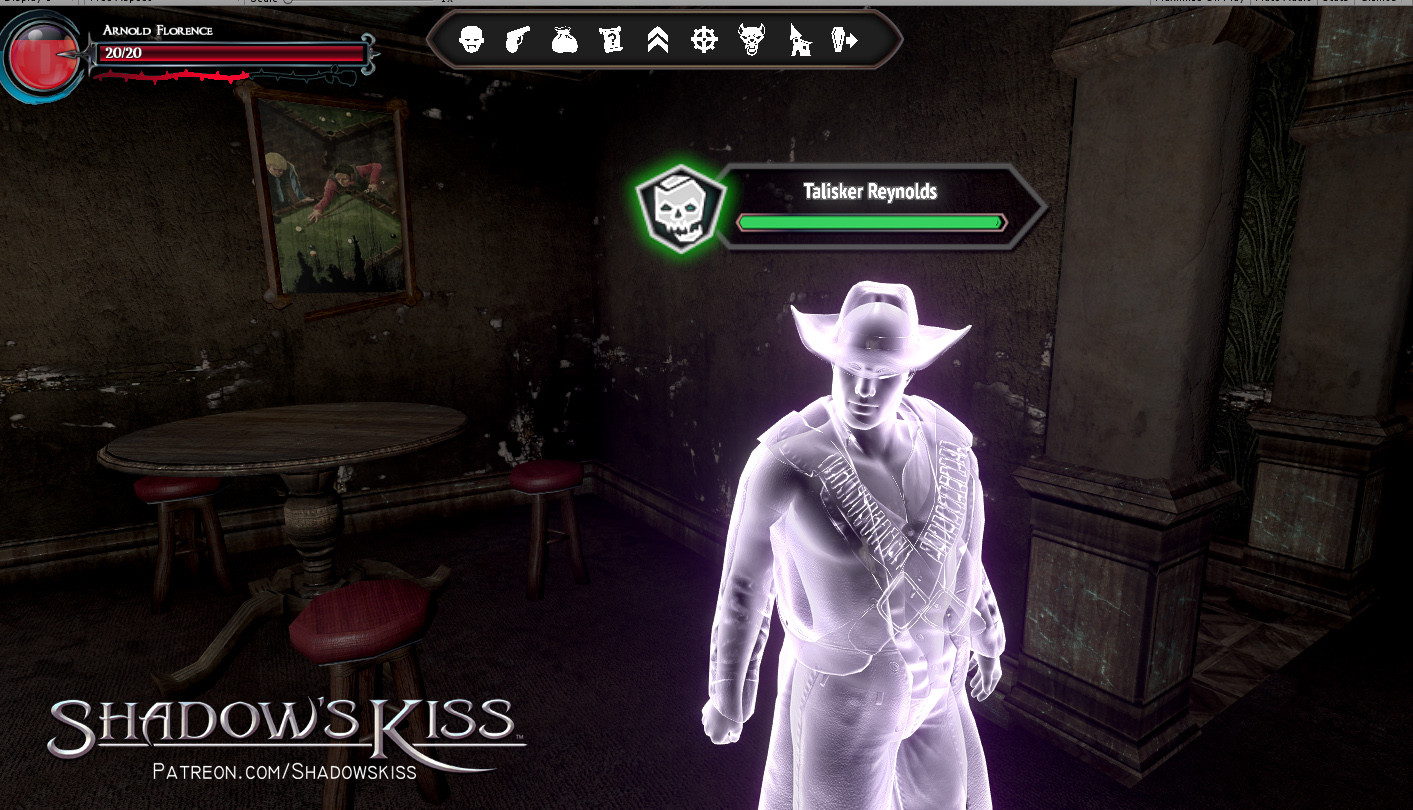Viewport: 1413px width, 810px height.
Task: Click the castle haven icon
Action: (x=797, y=39)
